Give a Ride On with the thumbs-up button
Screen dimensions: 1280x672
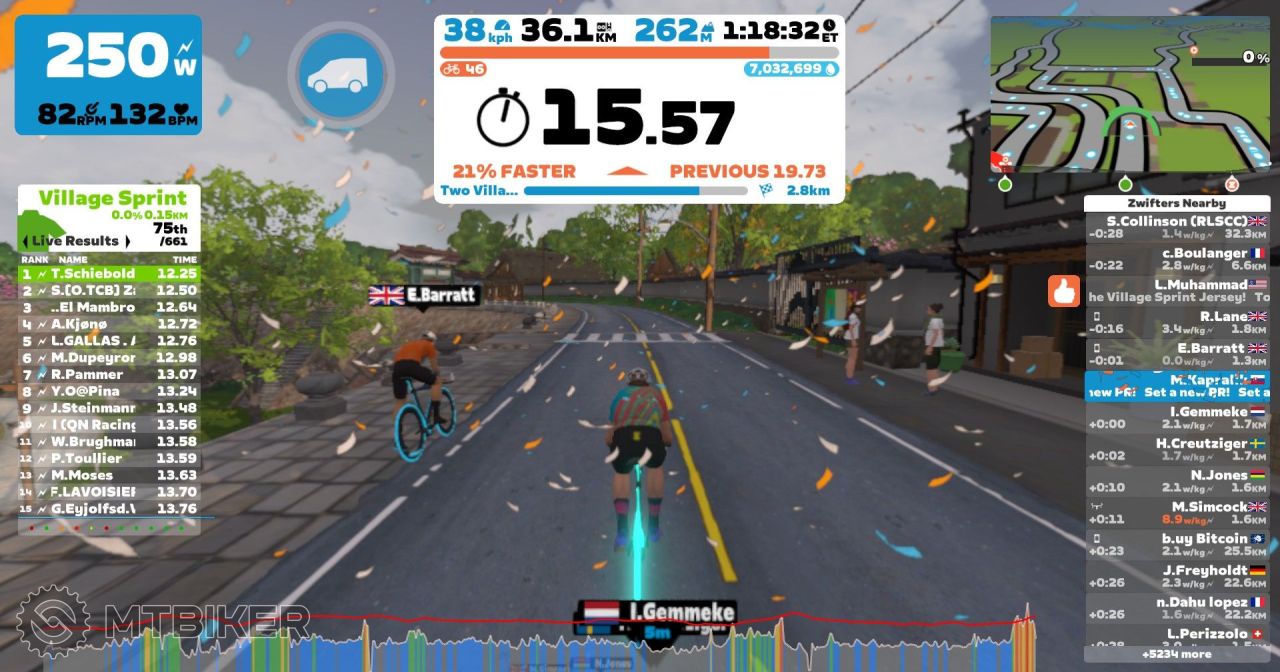pyautogui.click(x=1064, y=291)
